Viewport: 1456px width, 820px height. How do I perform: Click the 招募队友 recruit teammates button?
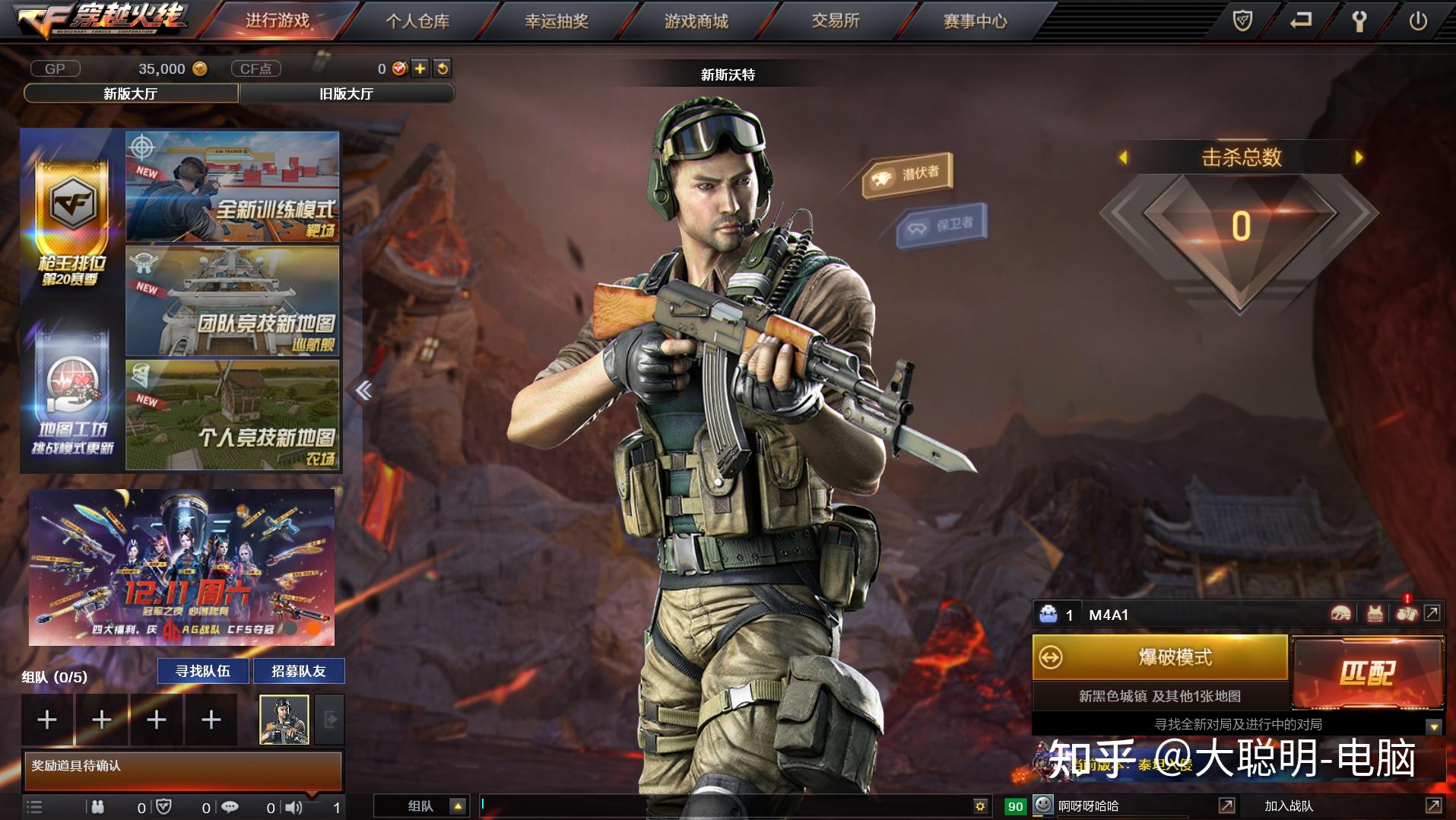(x=299, y=671)
